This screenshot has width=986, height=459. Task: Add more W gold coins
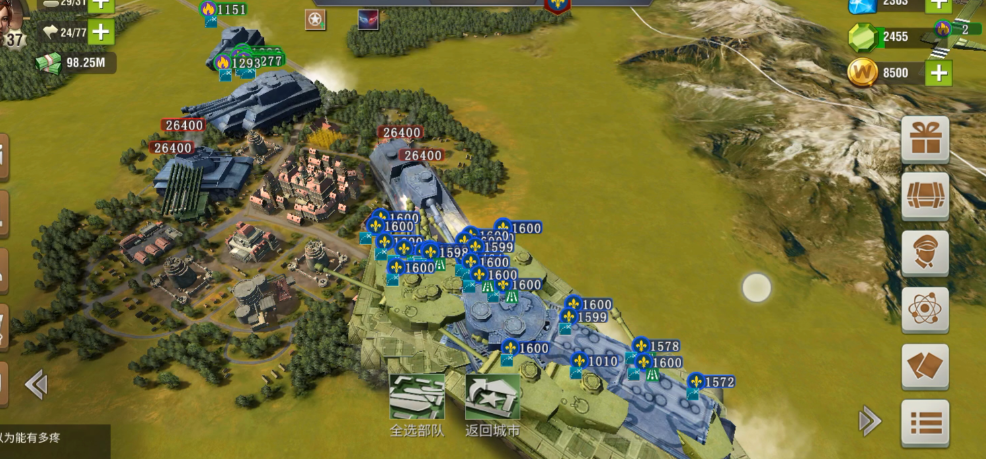[938, 72]
